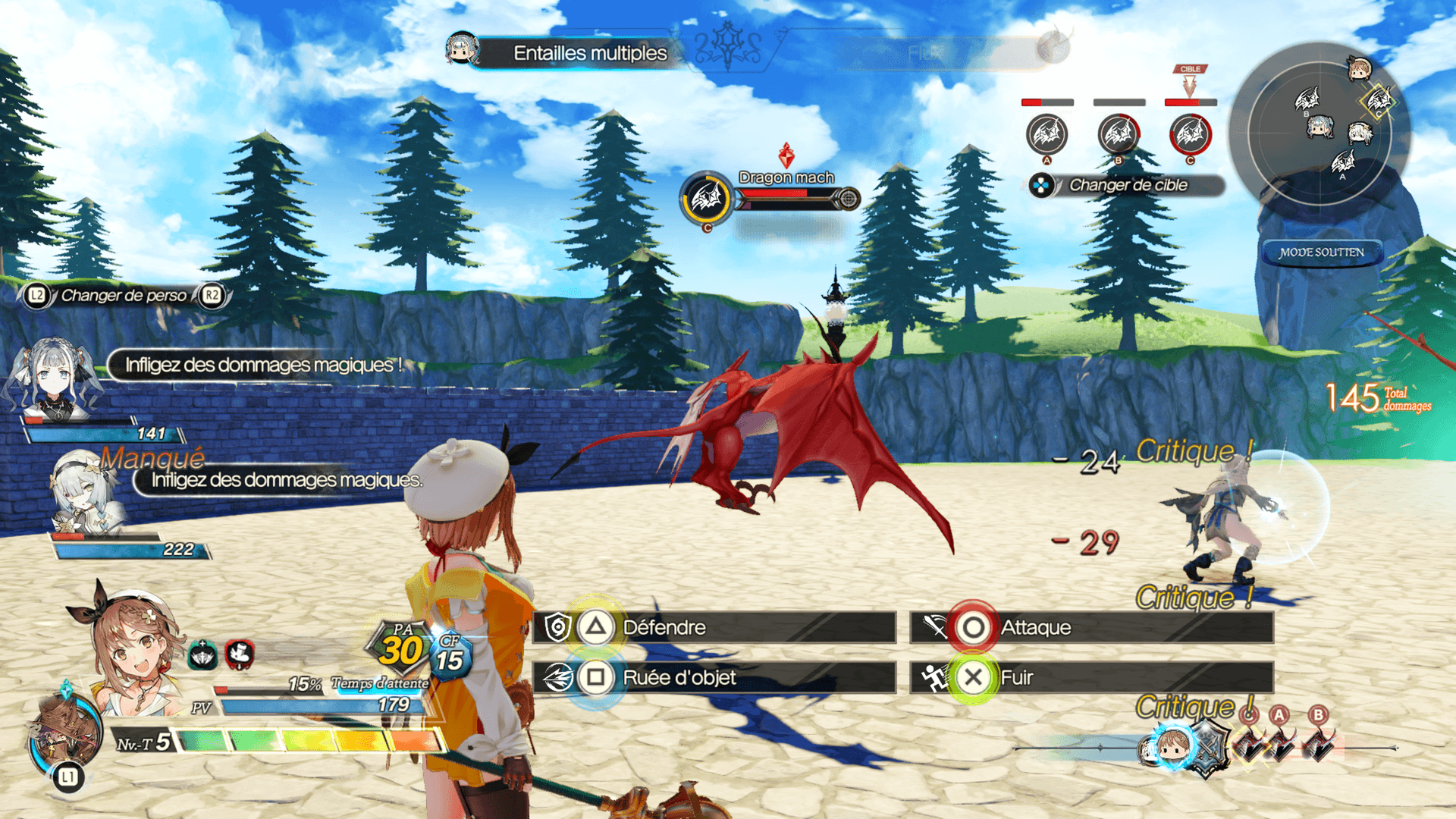The width and height of the screenshot is (1456, 819).
Task: Open the circular battle radar minimap
Action: 1319,125
